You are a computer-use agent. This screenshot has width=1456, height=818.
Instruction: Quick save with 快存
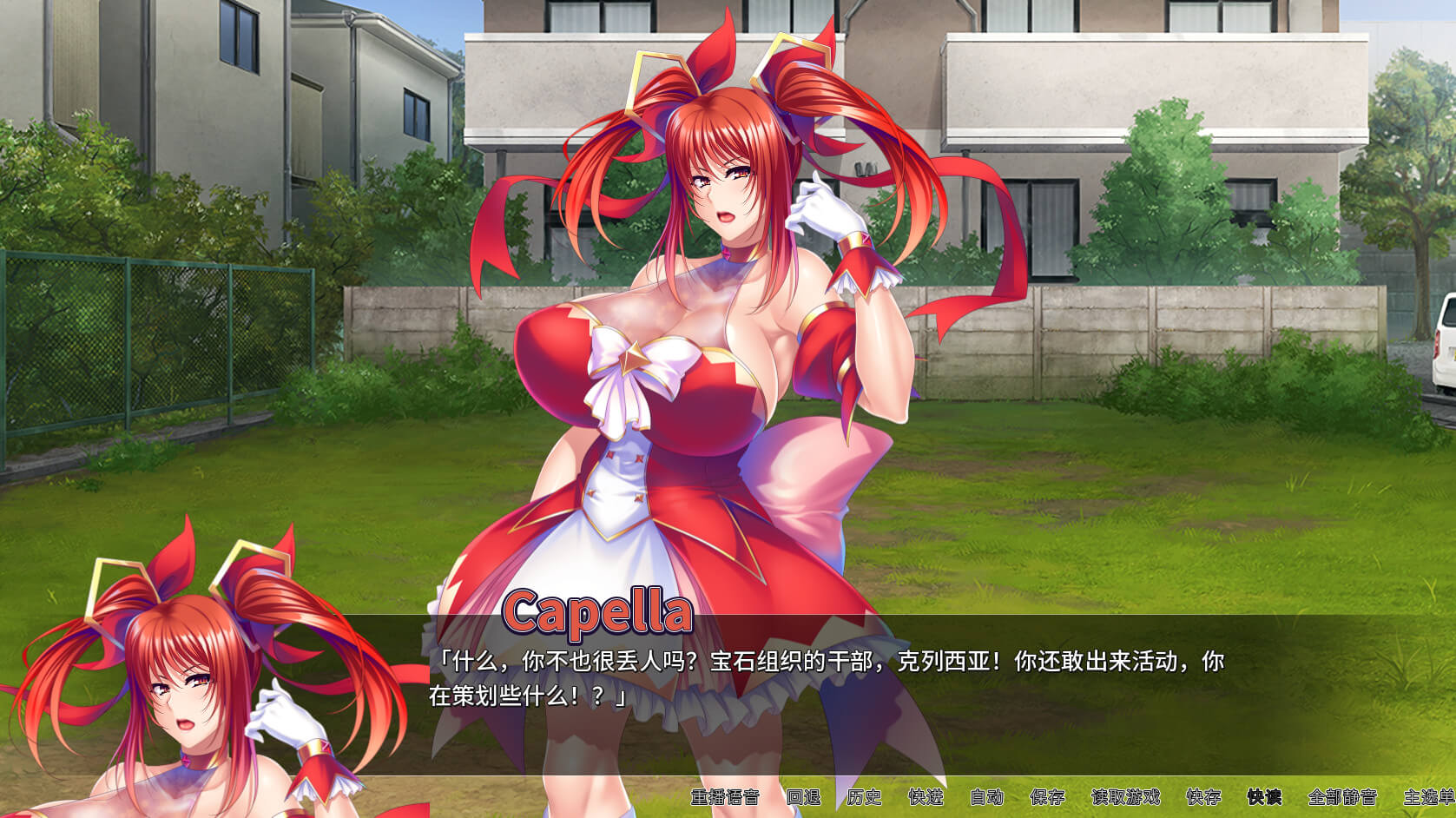coord(1203,797)
